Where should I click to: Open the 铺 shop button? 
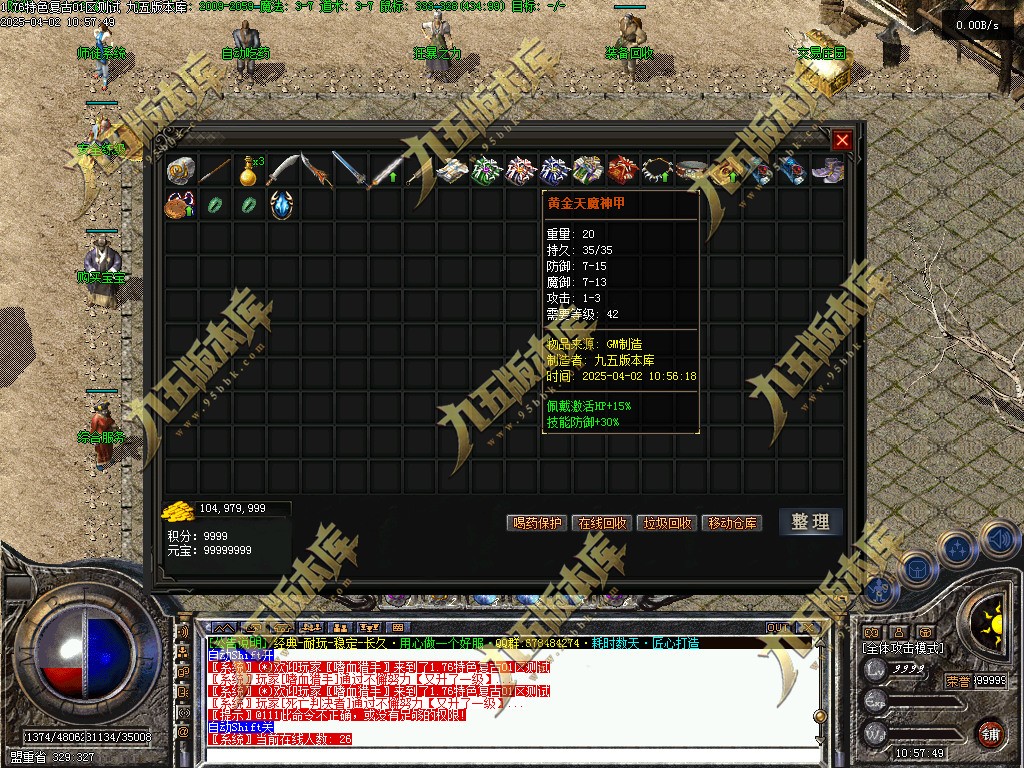tap(989, 732)
